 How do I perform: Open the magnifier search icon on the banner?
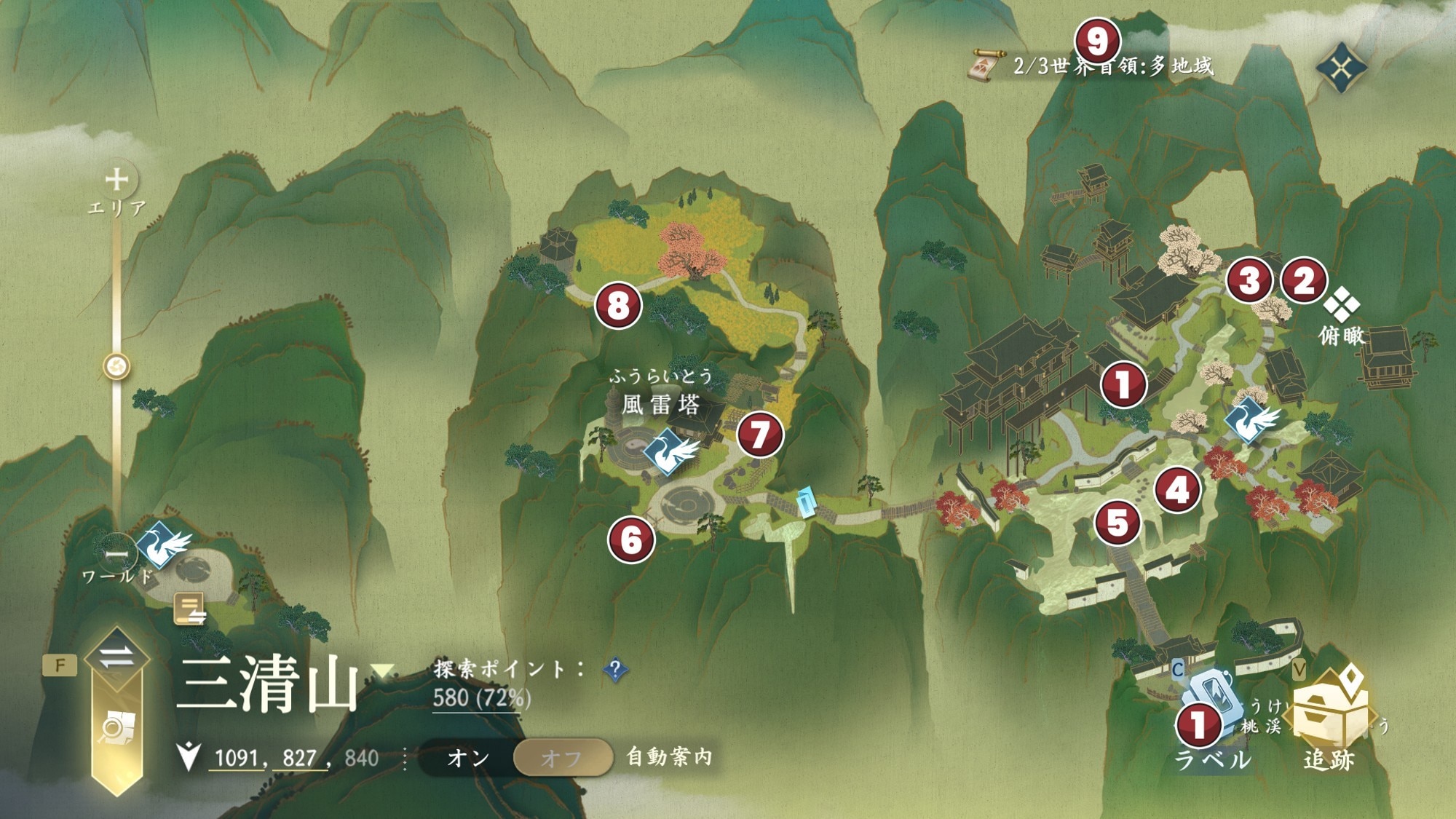[x=116, y=728]
